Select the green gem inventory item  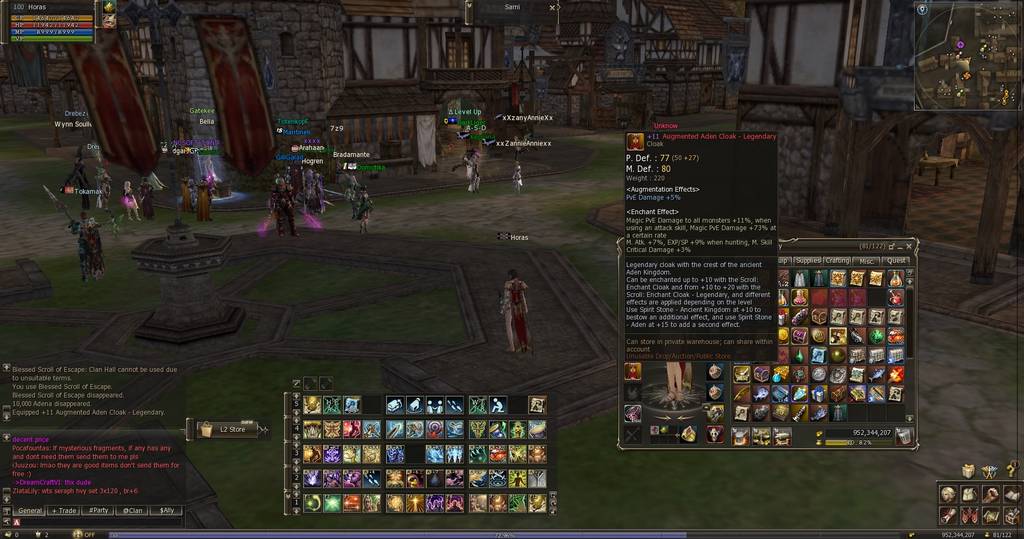(x=877, y=336)
